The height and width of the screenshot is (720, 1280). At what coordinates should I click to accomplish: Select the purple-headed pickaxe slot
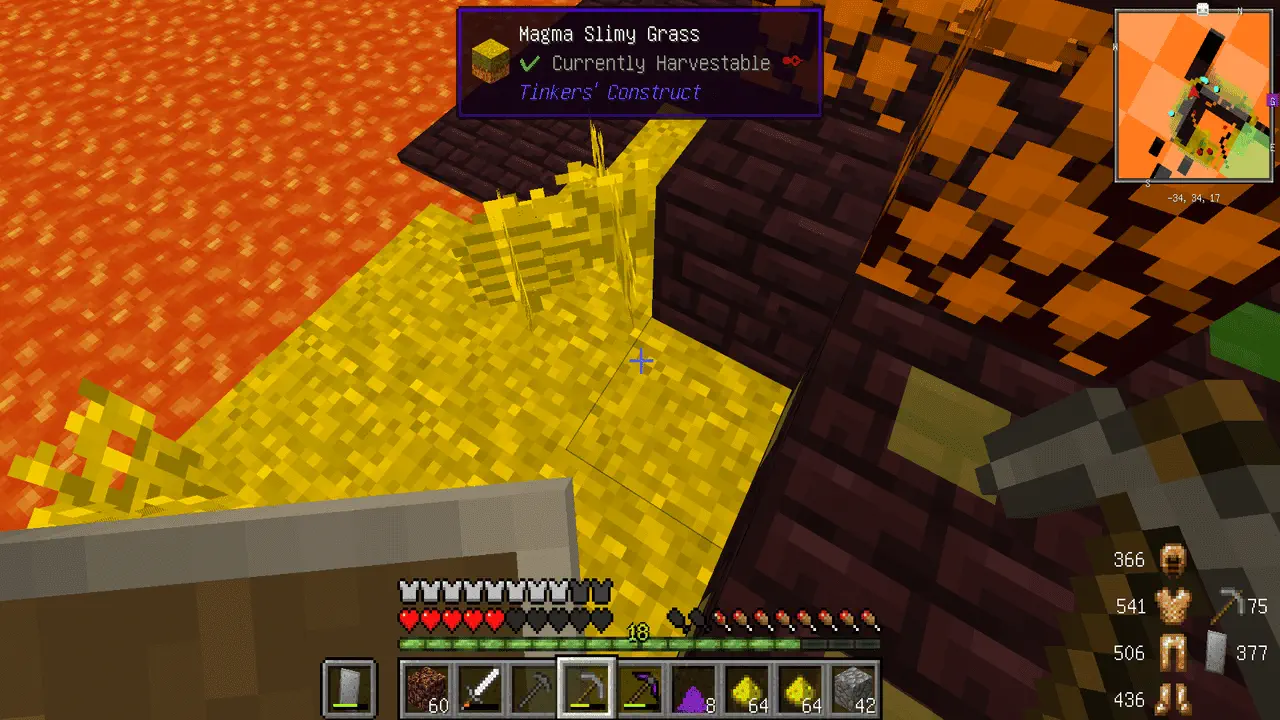click(638, 688)
